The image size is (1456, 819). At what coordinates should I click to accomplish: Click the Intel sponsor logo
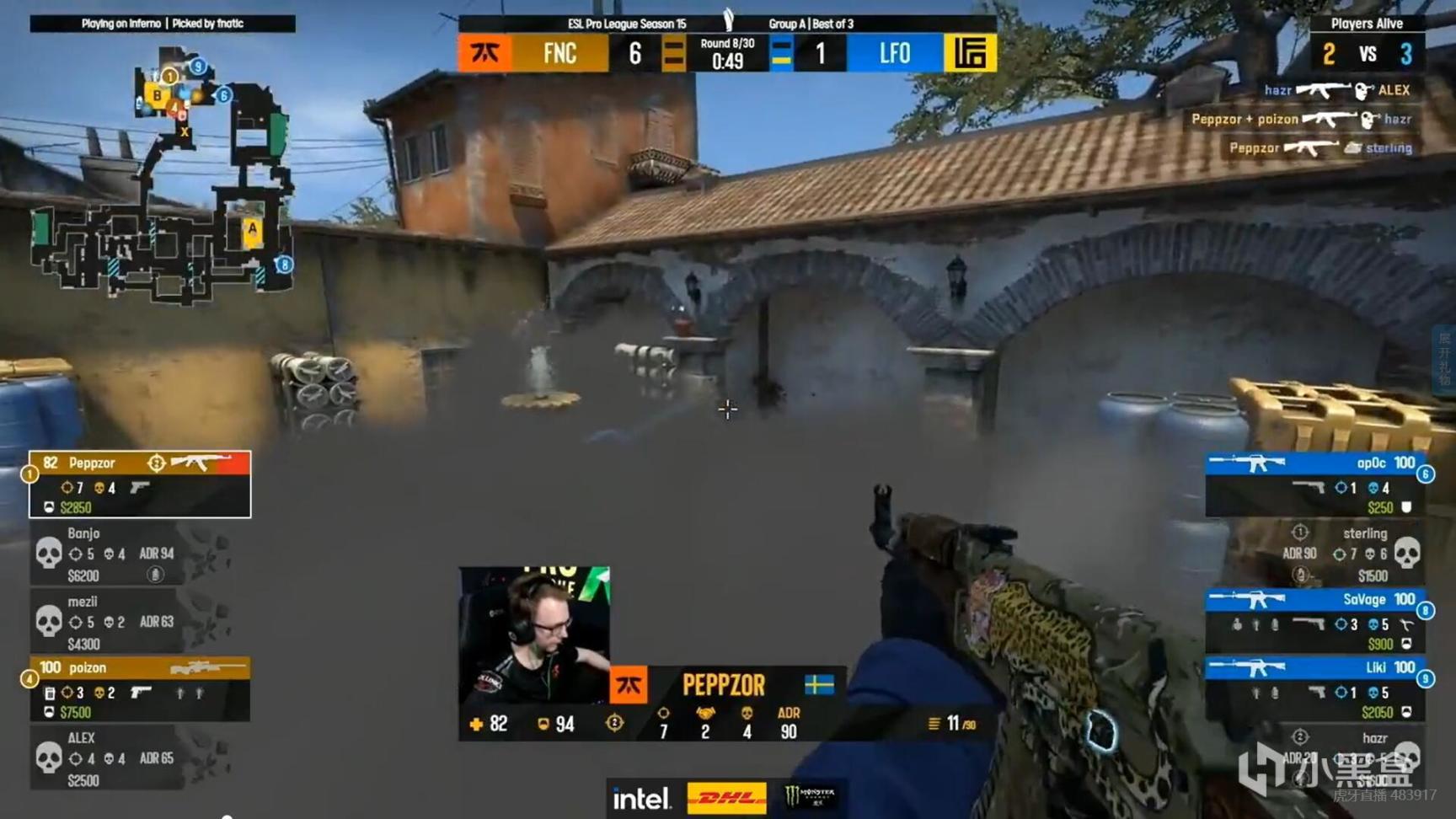pyautogui.click(x=642, y=797)
